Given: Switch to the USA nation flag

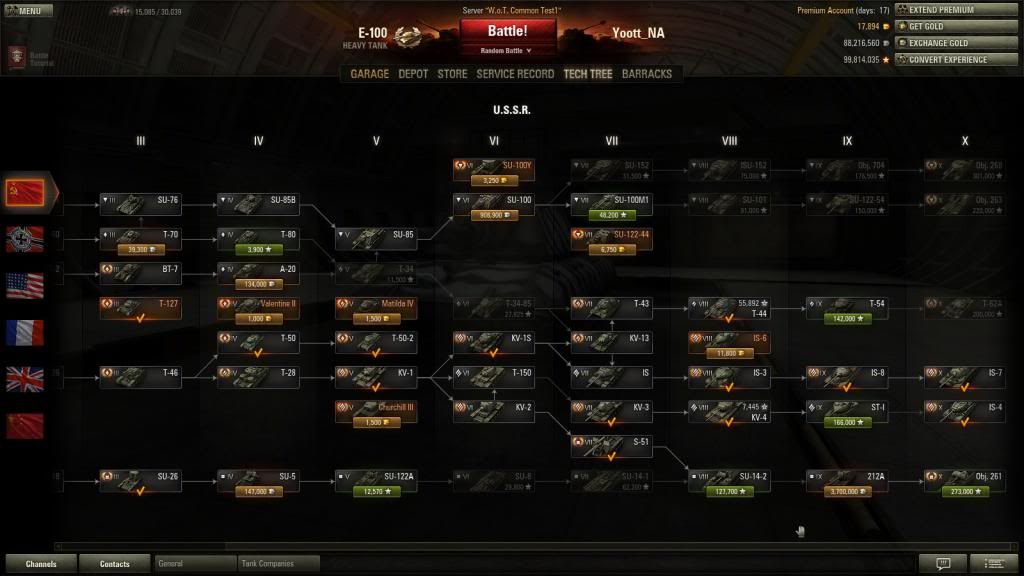Looking at the screenshot, I should 25,284.
